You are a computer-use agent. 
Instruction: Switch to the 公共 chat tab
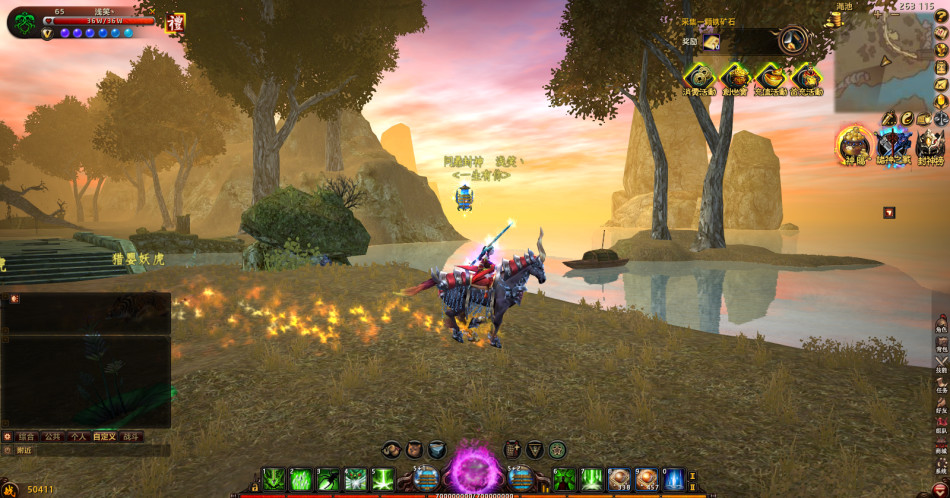[x=53, y=437]
